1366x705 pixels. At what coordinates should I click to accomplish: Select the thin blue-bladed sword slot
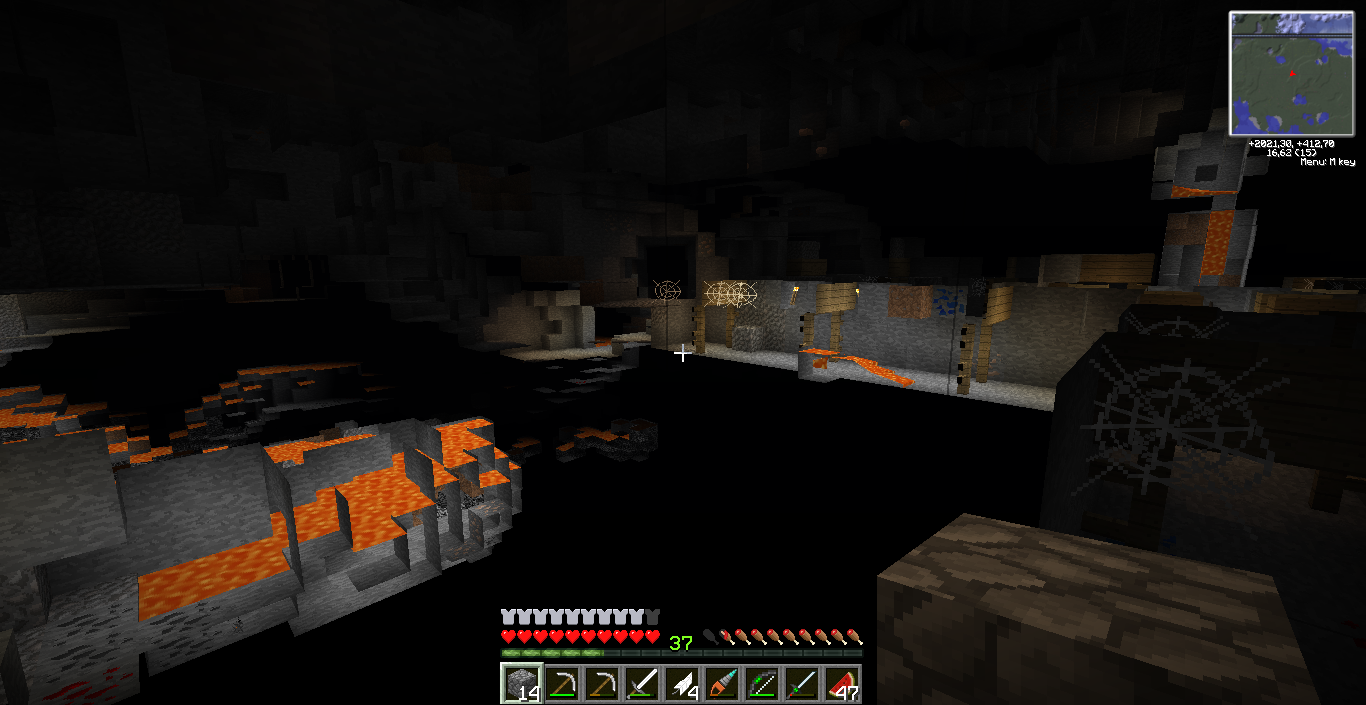[x=801, y=684]
